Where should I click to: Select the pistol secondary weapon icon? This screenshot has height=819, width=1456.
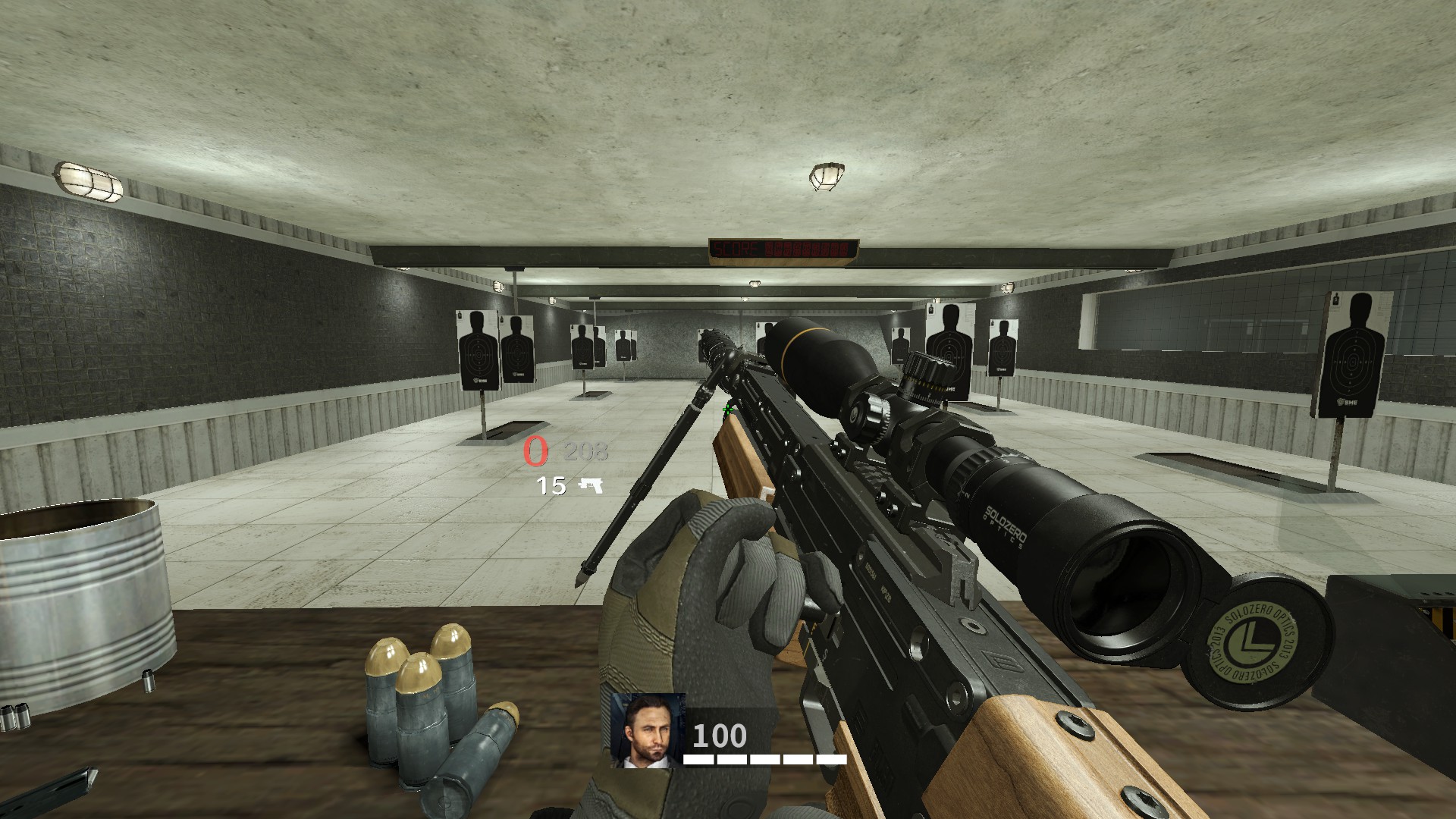coord(591,485)
